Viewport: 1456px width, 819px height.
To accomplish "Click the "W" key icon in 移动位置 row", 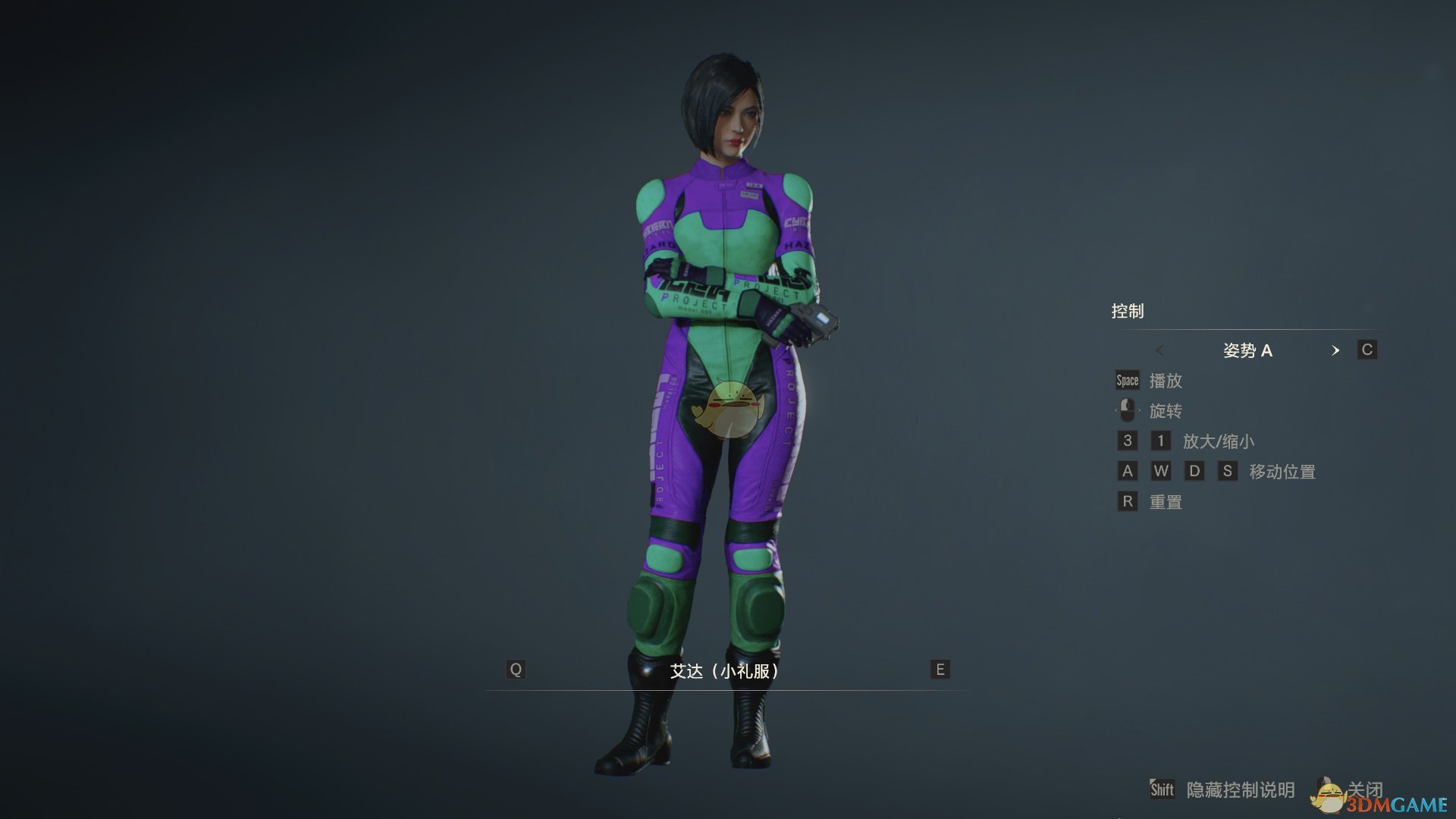I will [1161, 471].
